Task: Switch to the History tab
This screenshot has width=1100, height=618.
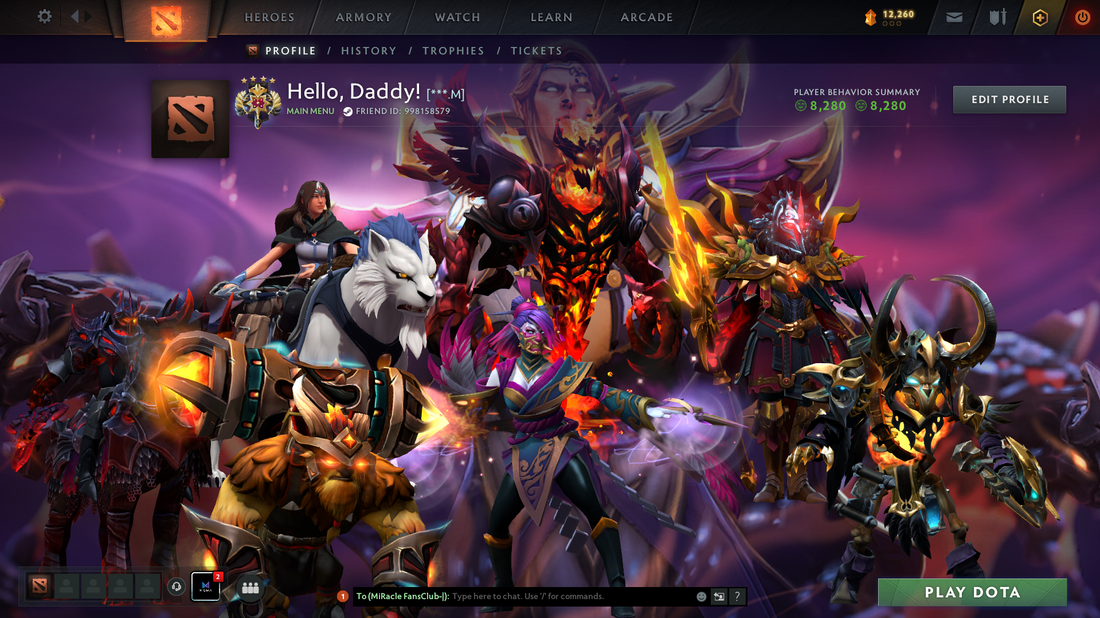Action: (x=368, y=51)
